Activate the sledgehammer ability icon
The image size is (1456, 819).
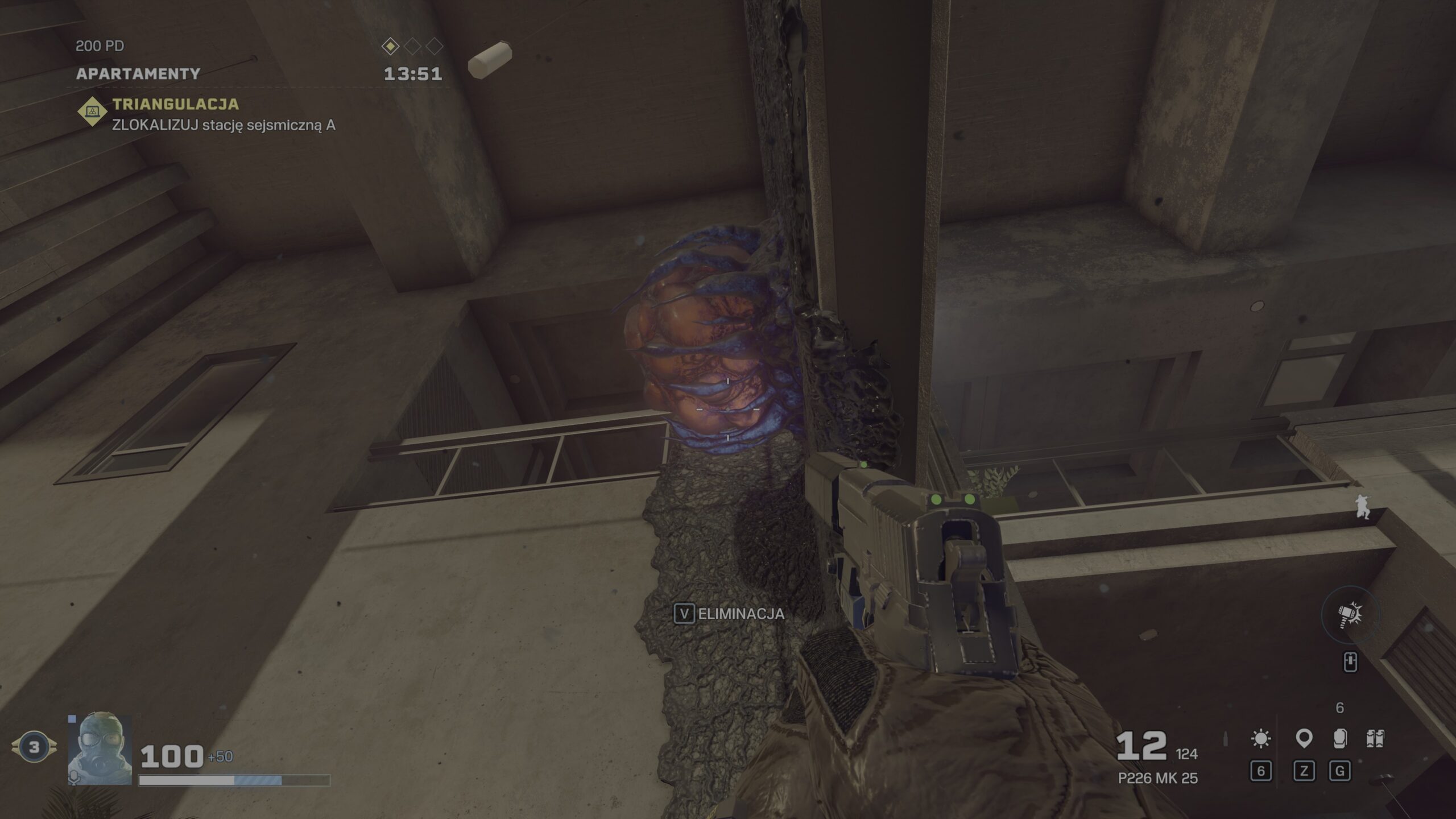coord(1350,615)
